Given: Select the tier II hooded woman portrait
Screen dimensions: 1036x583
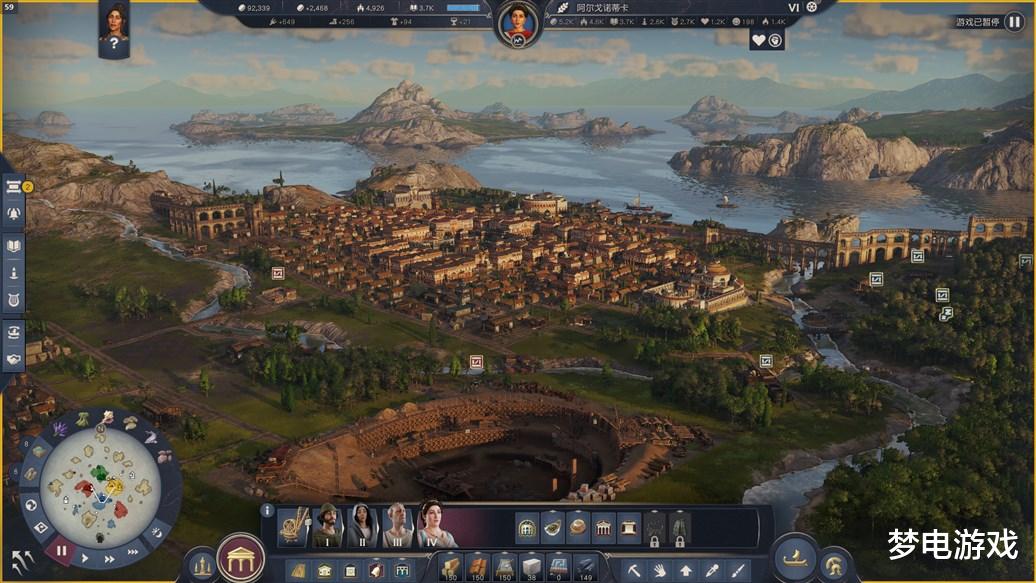Looking at the screenshot, I should 361,526.
